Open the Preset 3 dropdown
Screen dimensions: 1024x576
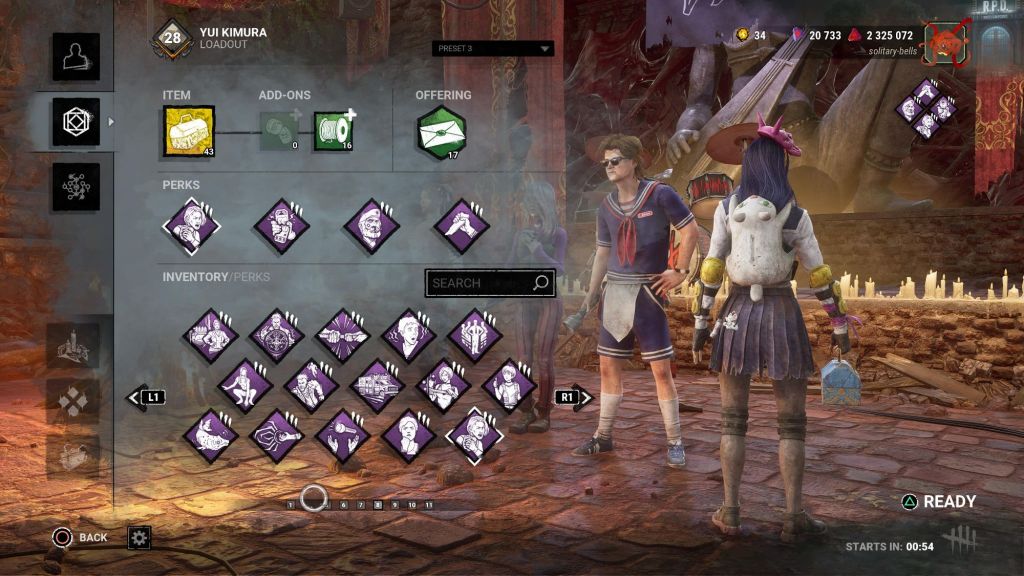pyautogui.click(x=494, y=48)
